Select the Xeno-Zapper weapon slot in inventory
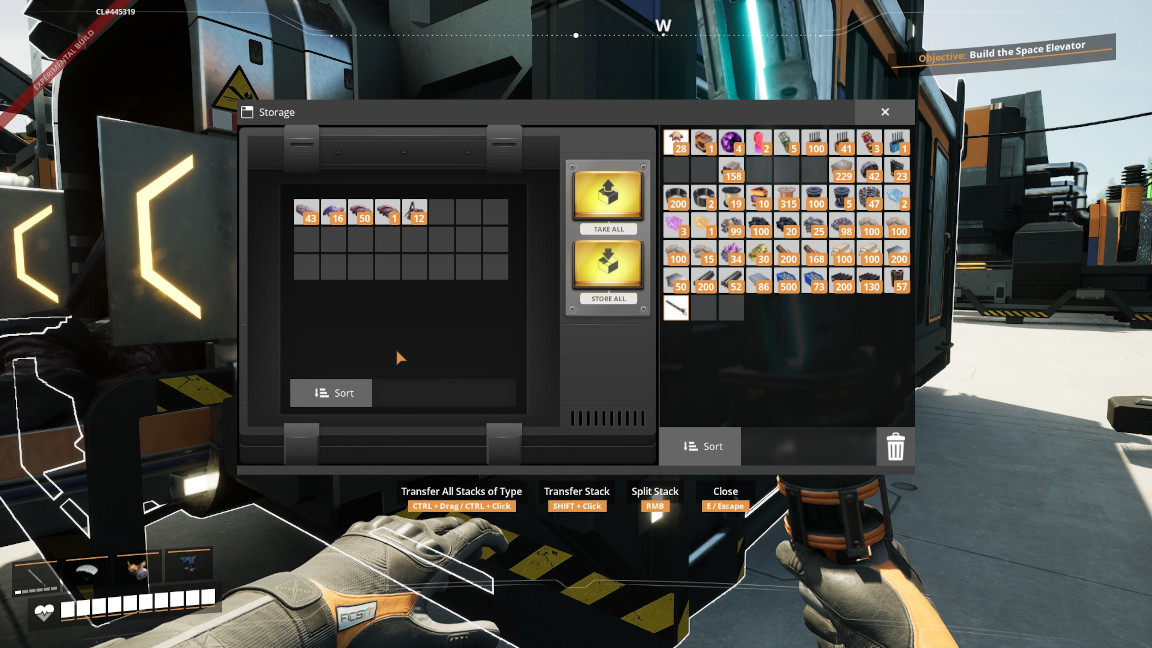This screenshot has height=648, width=1152. (677, 308)
